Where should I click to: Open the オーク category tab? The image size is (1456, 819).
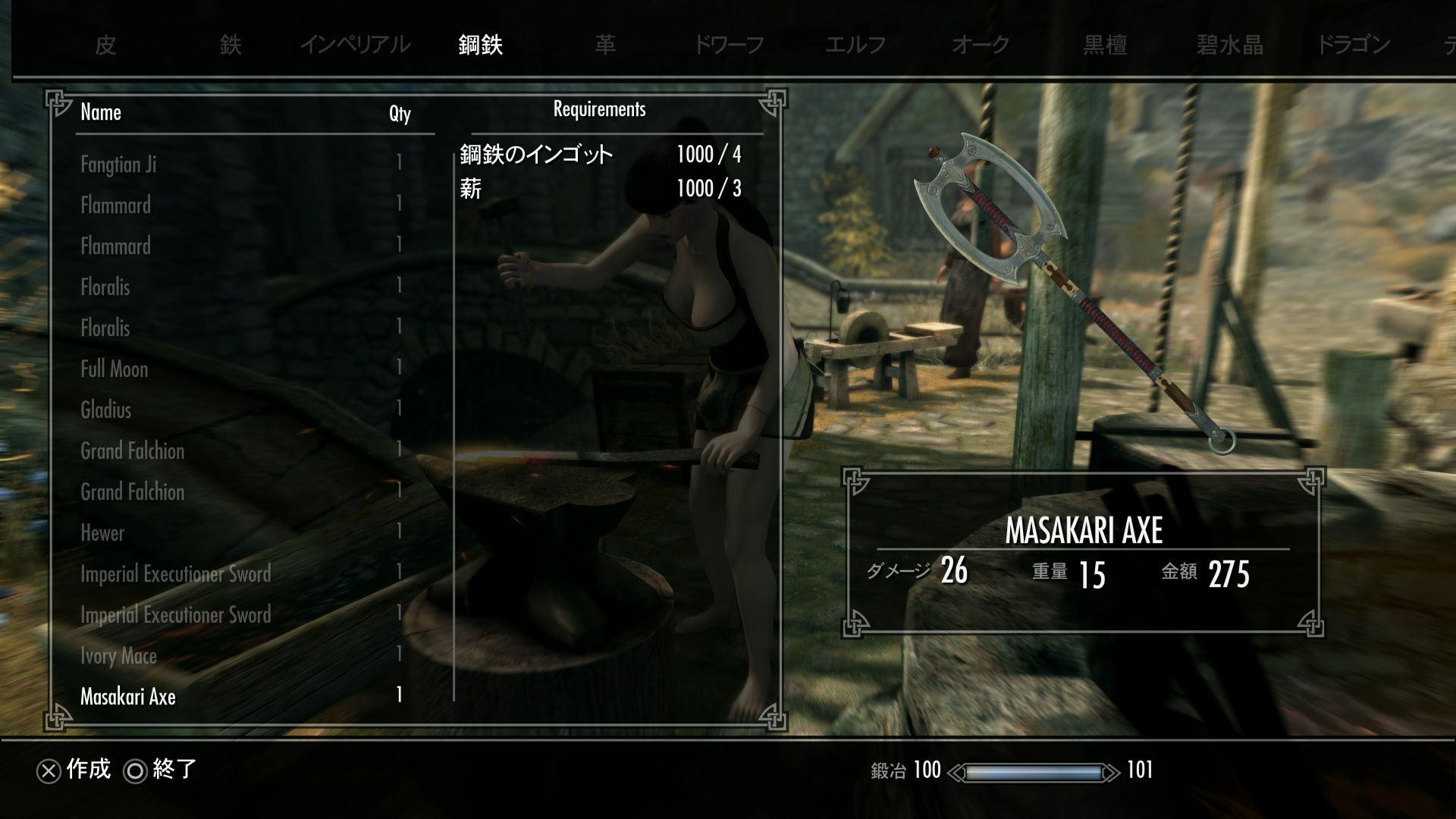pos(981,45)
